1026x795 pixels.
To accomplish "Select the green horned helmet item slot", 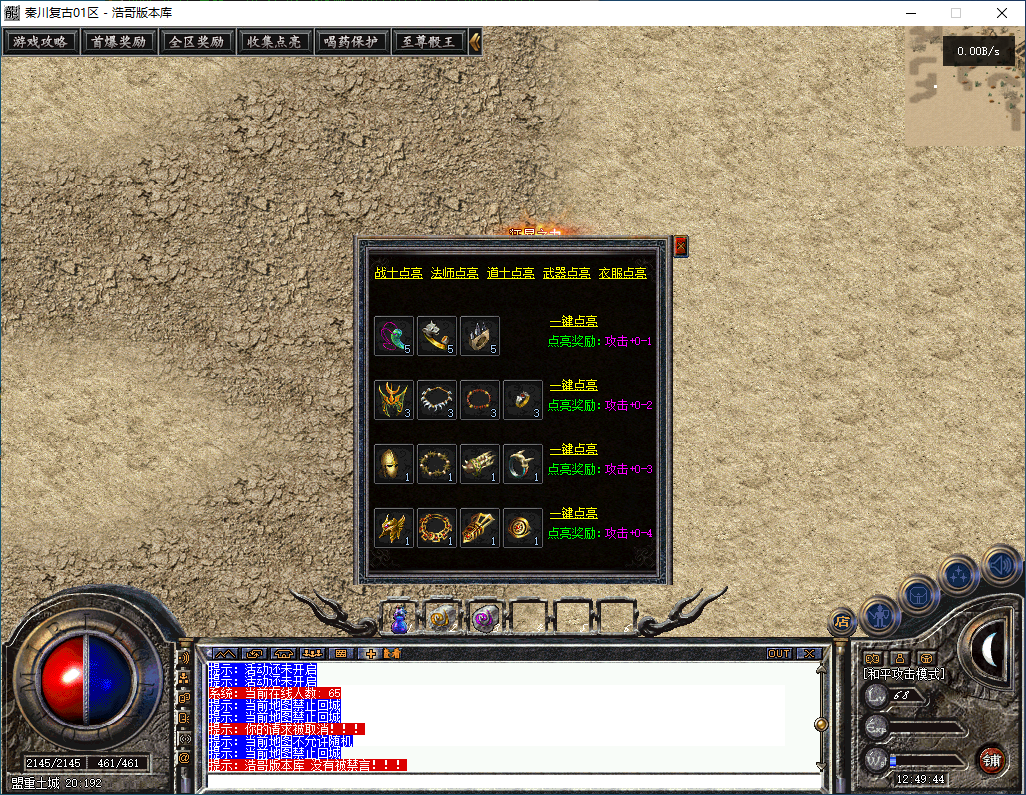I will coord(394,400).
